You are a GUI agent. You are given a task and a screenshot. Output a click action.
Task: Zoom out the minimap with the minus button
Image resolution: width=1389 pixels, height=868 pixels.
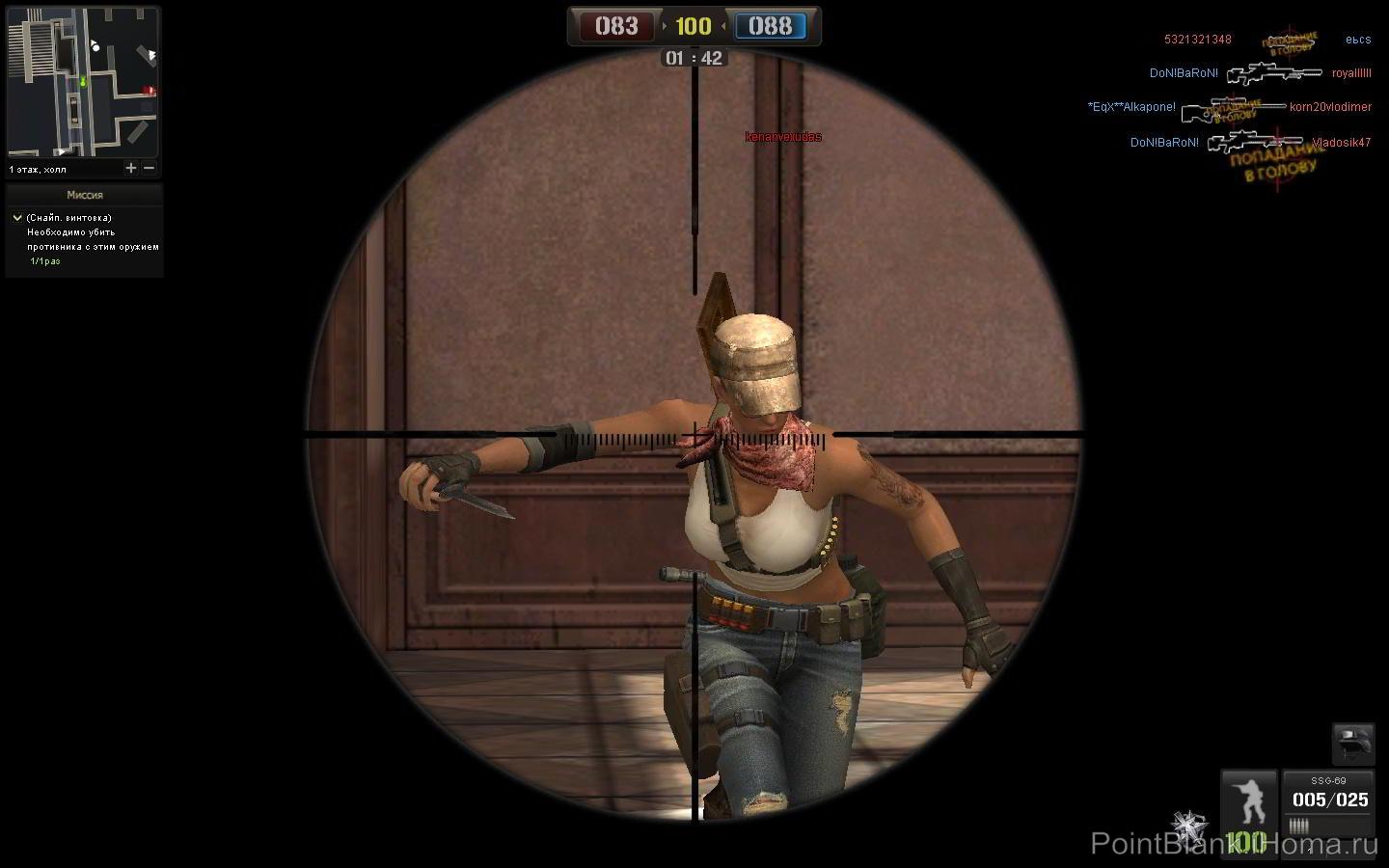click(x=150, y=168)
